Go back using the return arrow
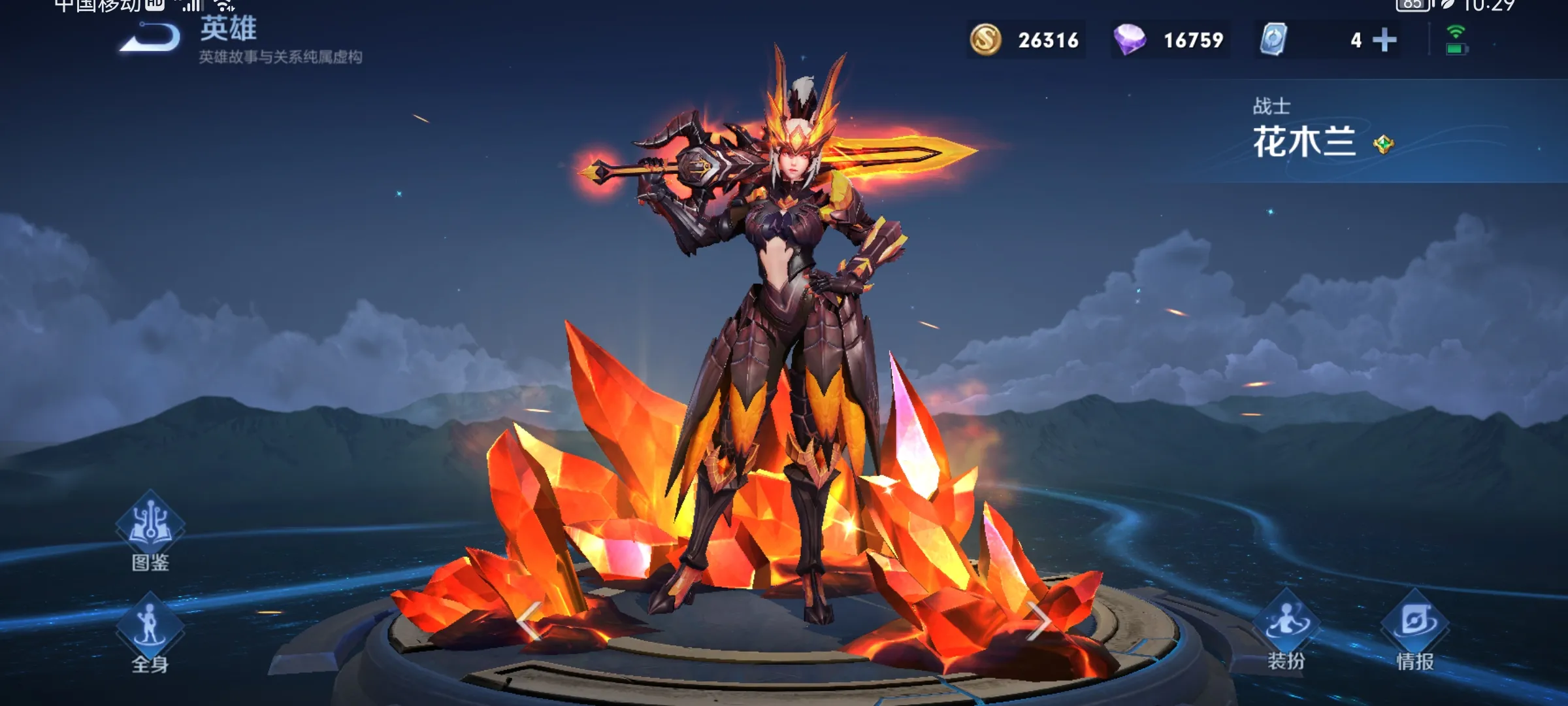This screenshot has height=706, width=1568. click(x=152, y=38)
